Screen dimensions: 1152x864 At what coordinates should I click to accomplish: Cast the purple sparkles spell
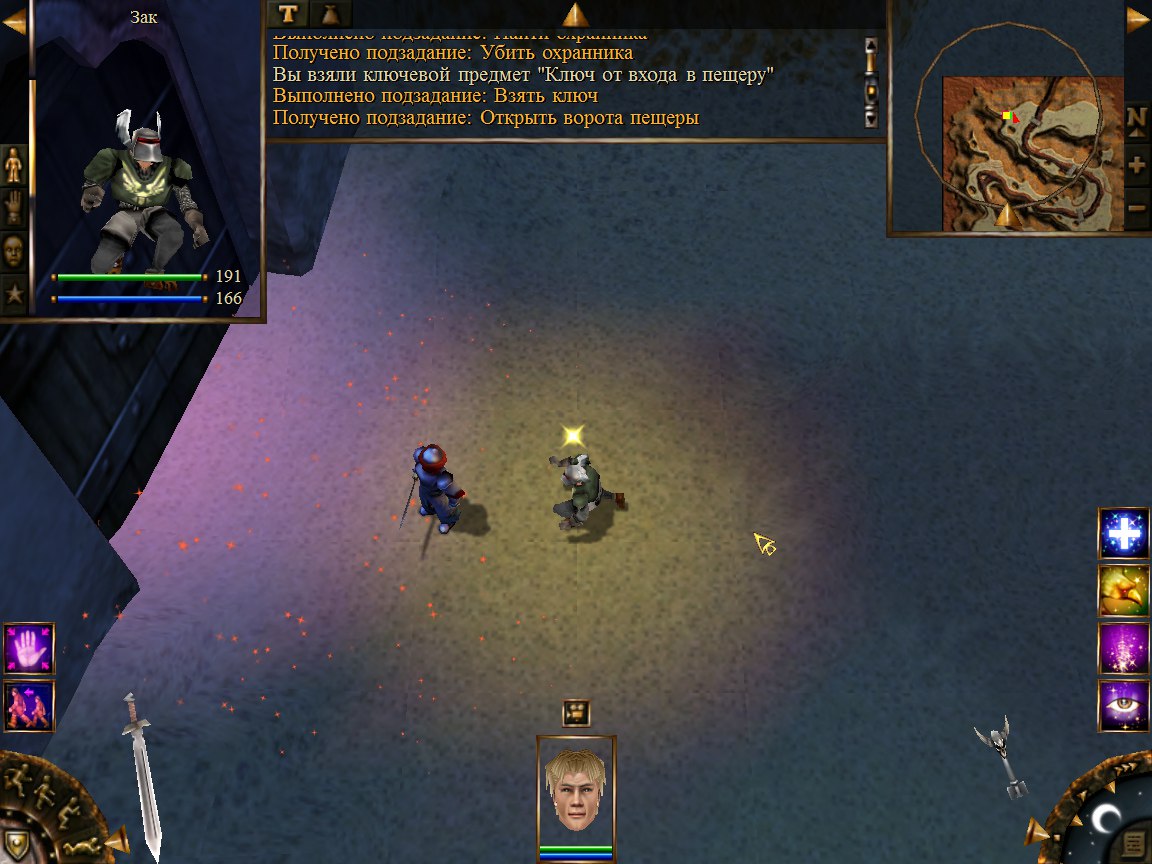click(x=1124, y=648)
